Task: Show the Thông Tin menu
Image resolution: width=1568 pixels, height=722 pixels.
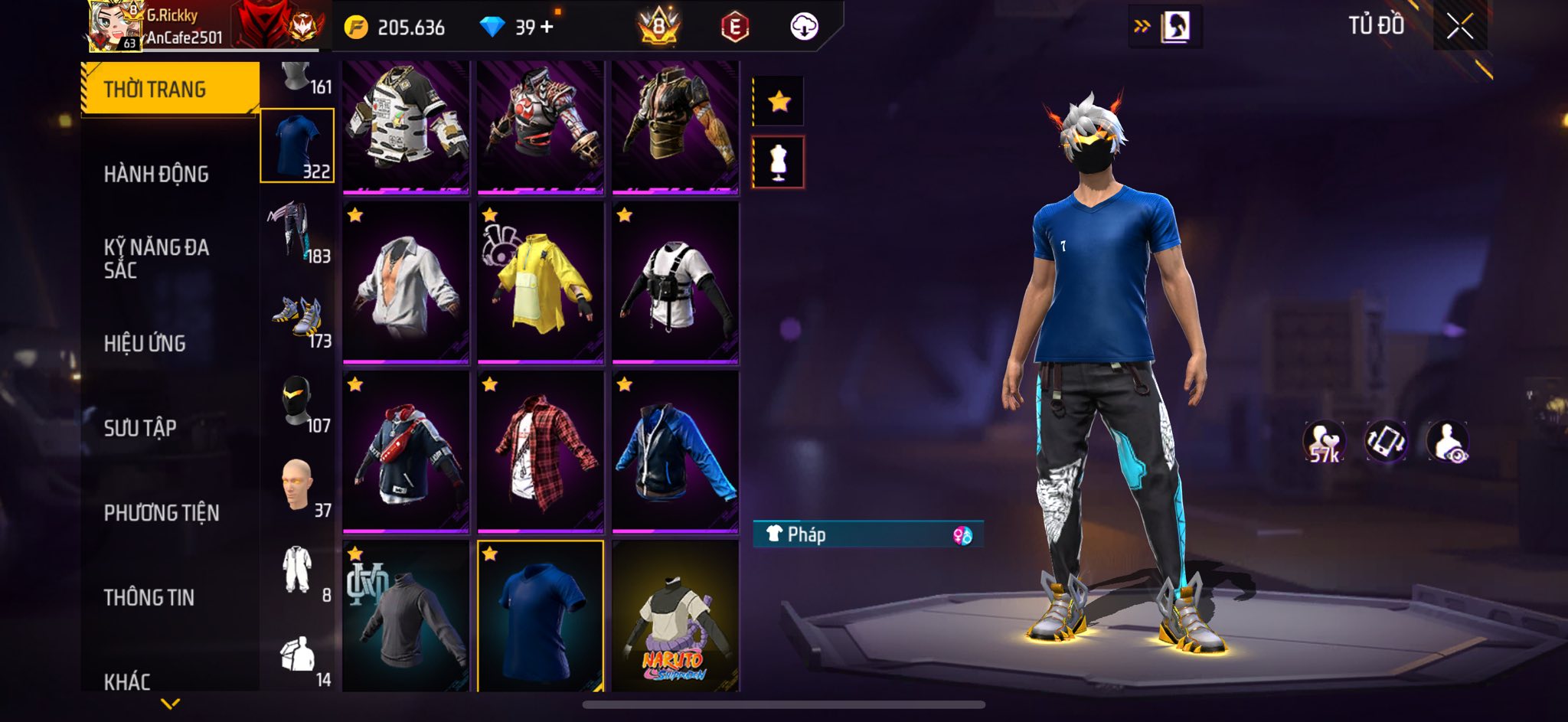Action: (x=149, y=597)
